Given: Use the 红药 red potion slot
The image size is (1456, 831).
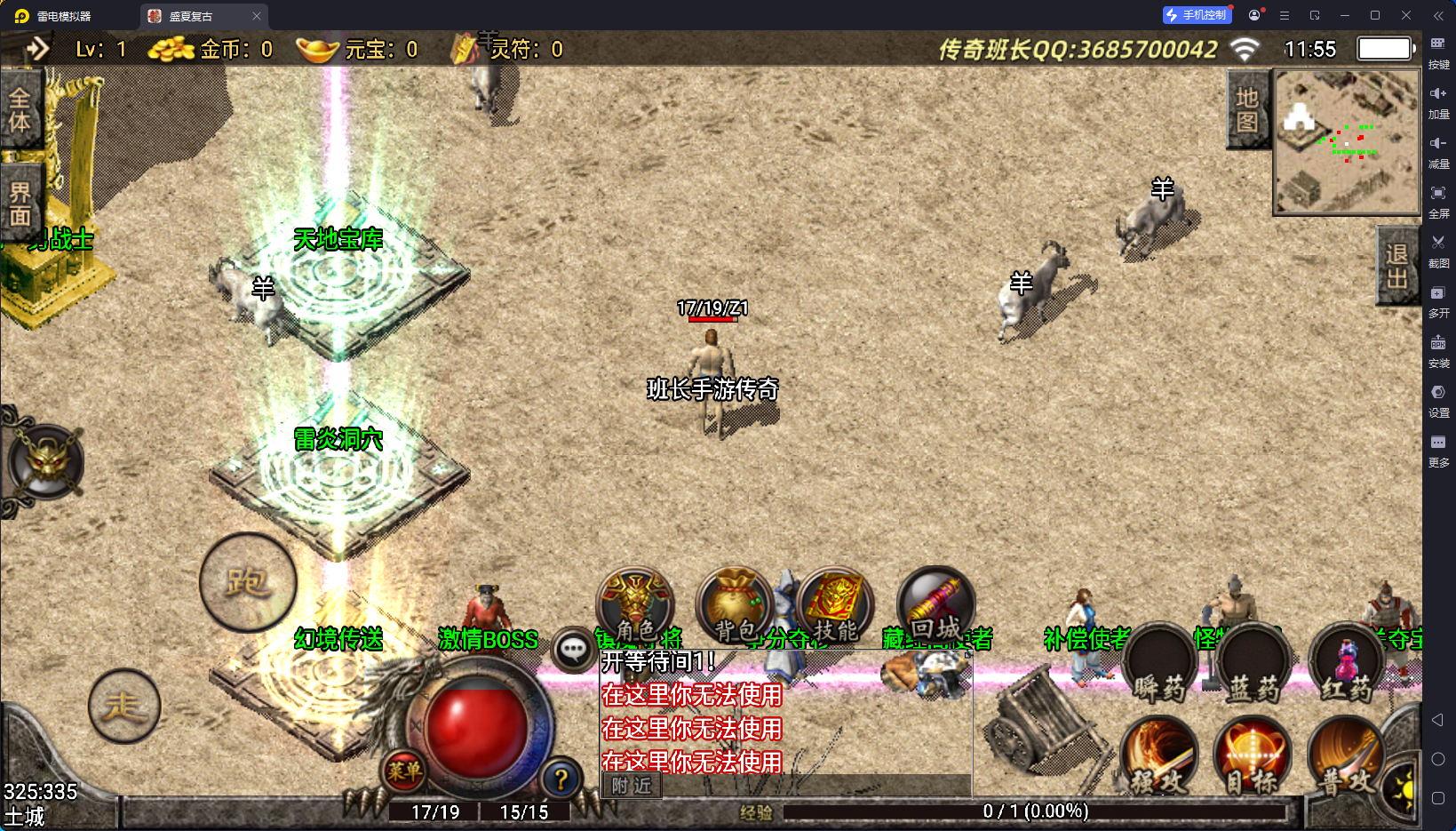Looking at the screenshot, I should coord(1347,668).
